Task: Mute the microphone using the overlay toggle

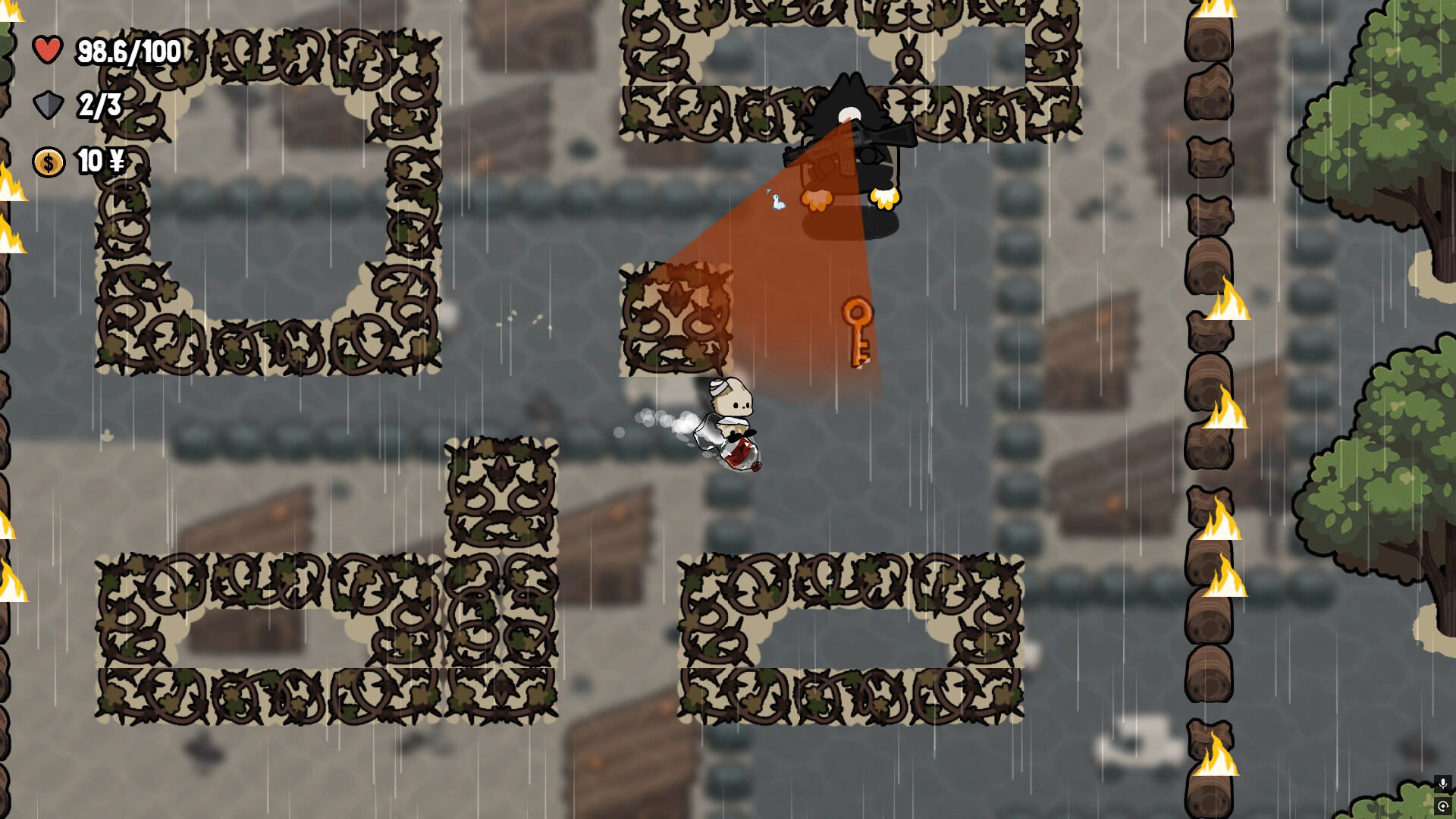Action: click(x=1443, y=783)
